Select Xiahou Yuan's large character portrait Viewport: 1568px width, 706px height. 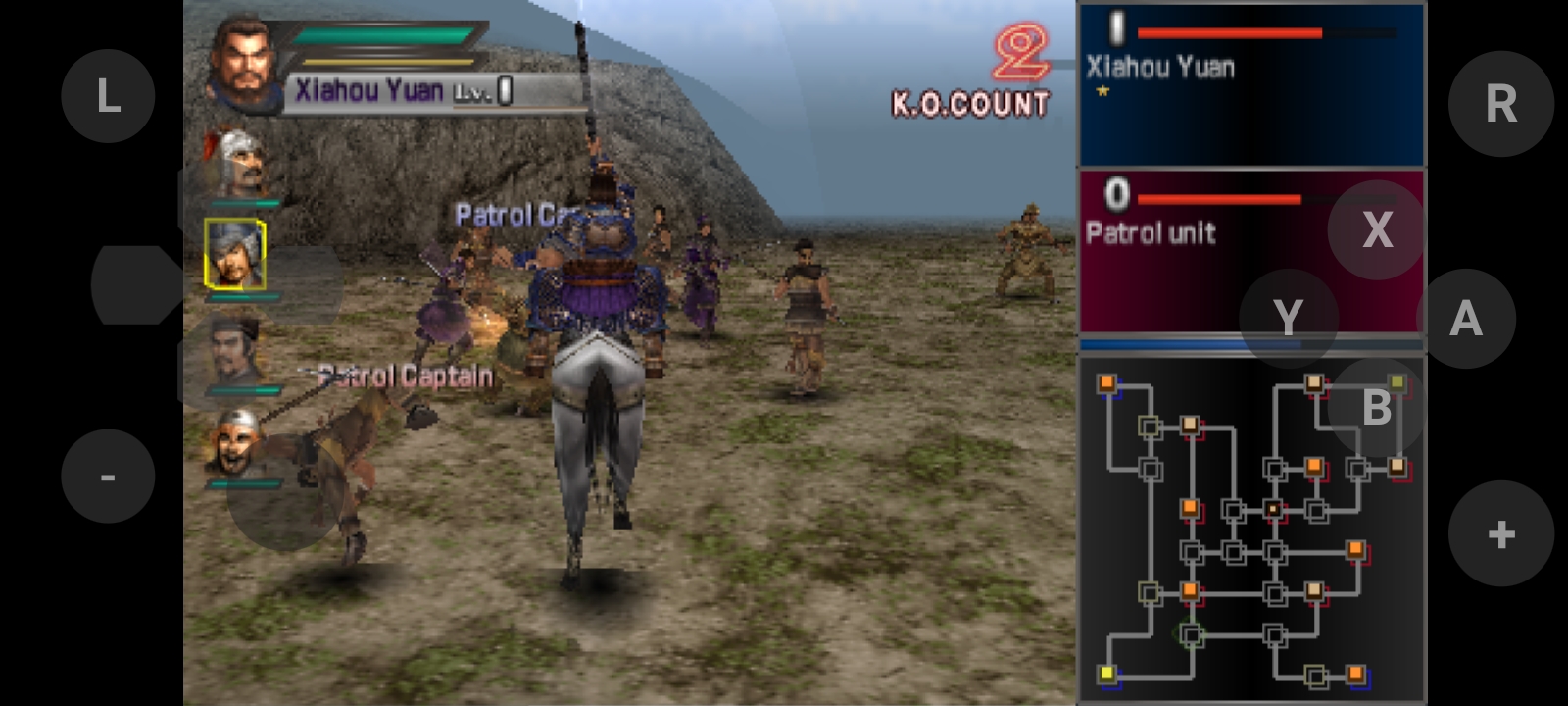click(x=242, y=64)
